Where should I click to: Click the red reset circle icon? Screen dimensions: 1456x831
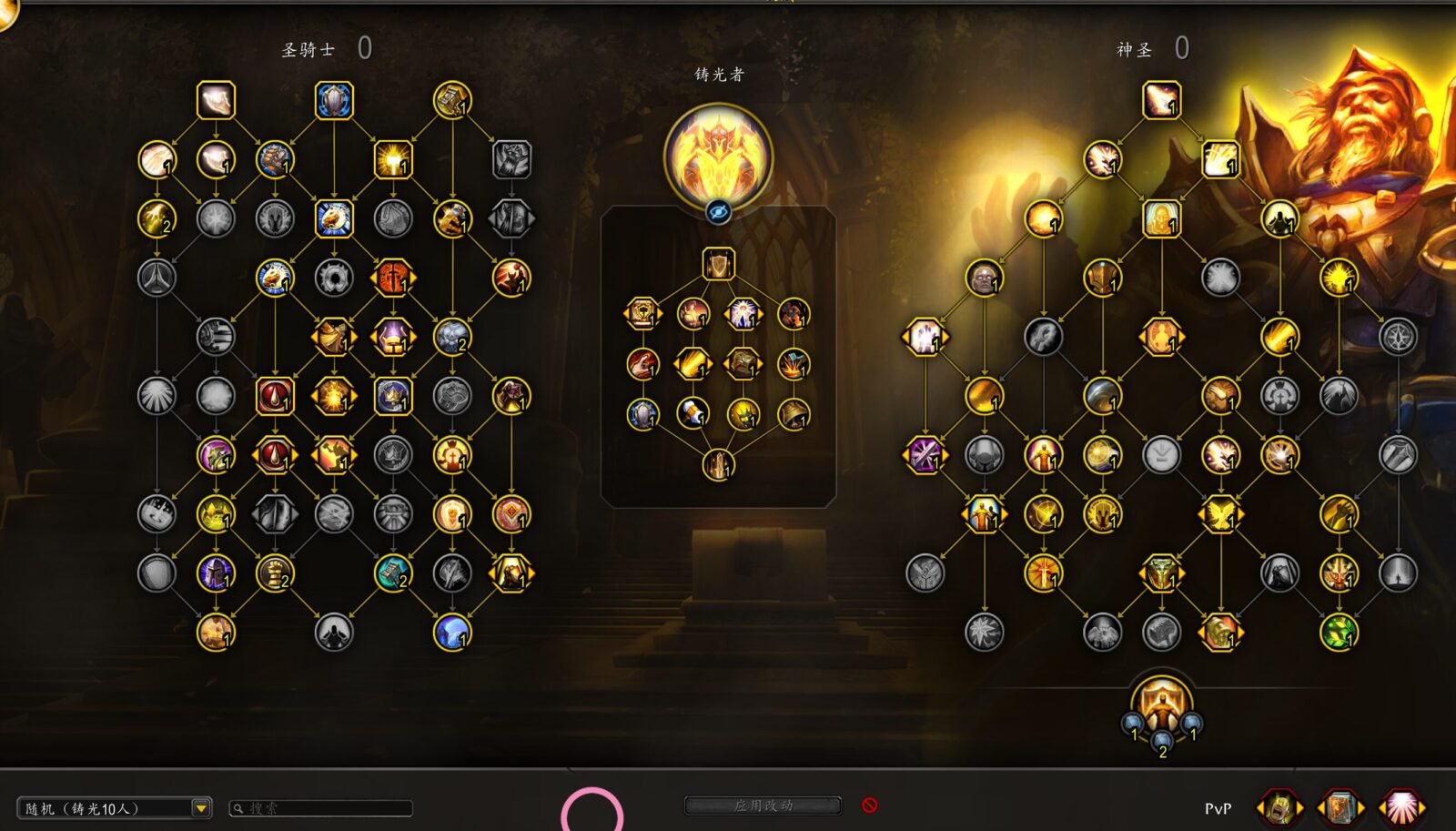tap(870, 805)
